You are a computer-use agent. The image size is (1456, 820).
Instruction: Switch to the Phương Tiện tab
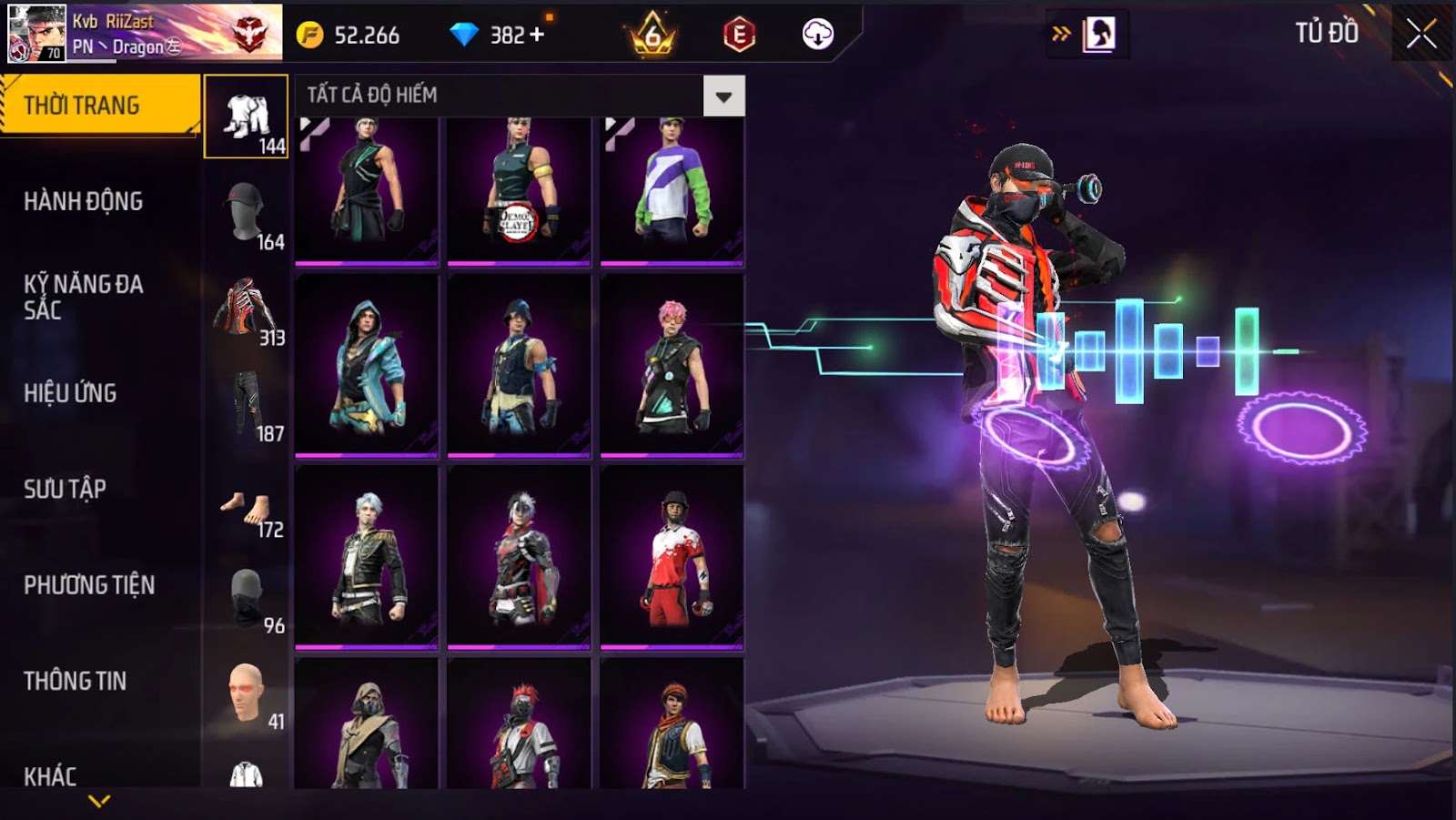[x=89, y=584]
